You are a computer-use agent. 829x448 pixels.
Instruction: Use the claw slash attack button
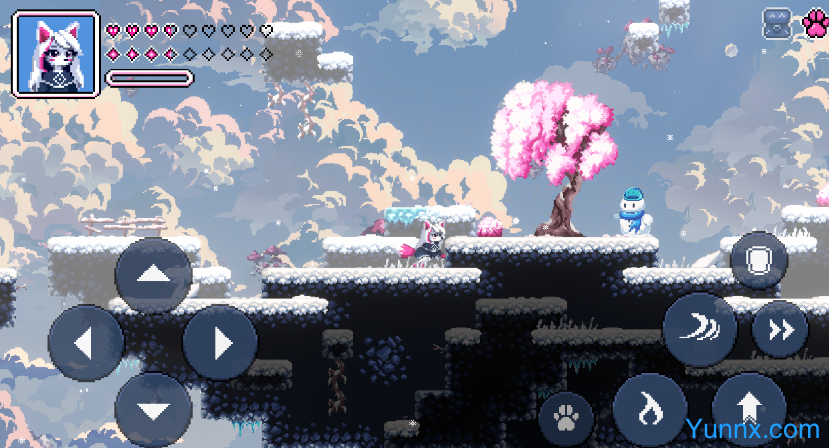tap(700, 330)
